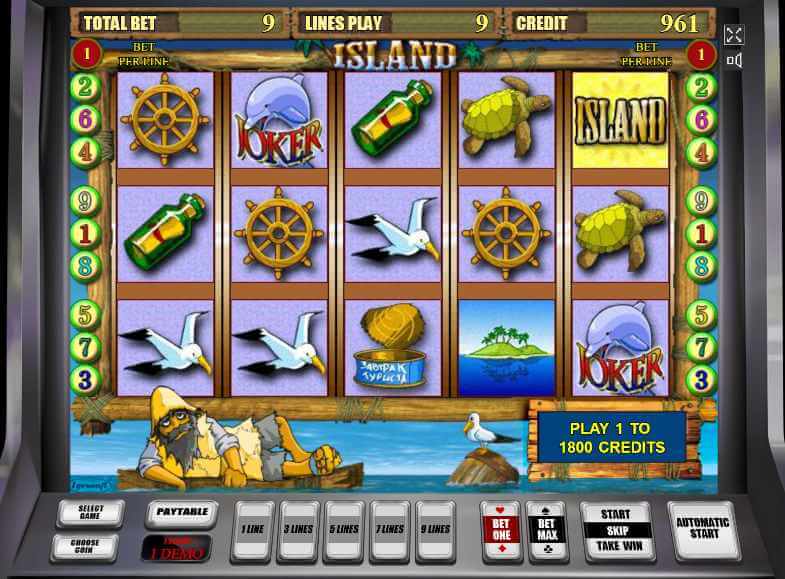Choose the 3 Lines button
This screenshot has height=579, width=785.
point(297,530)
